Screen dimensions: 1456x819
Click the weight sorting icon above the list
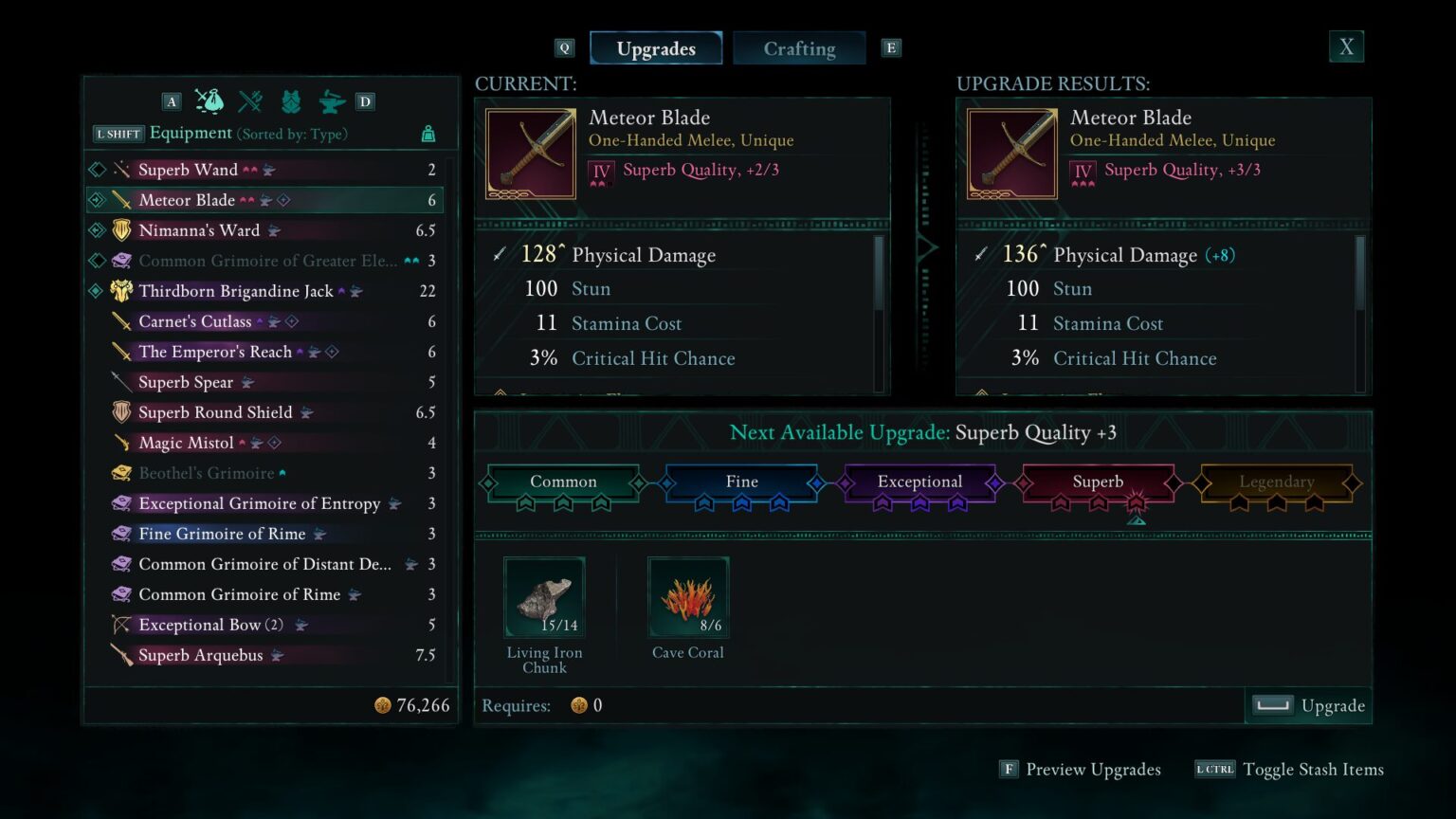[x=428, y=134]
